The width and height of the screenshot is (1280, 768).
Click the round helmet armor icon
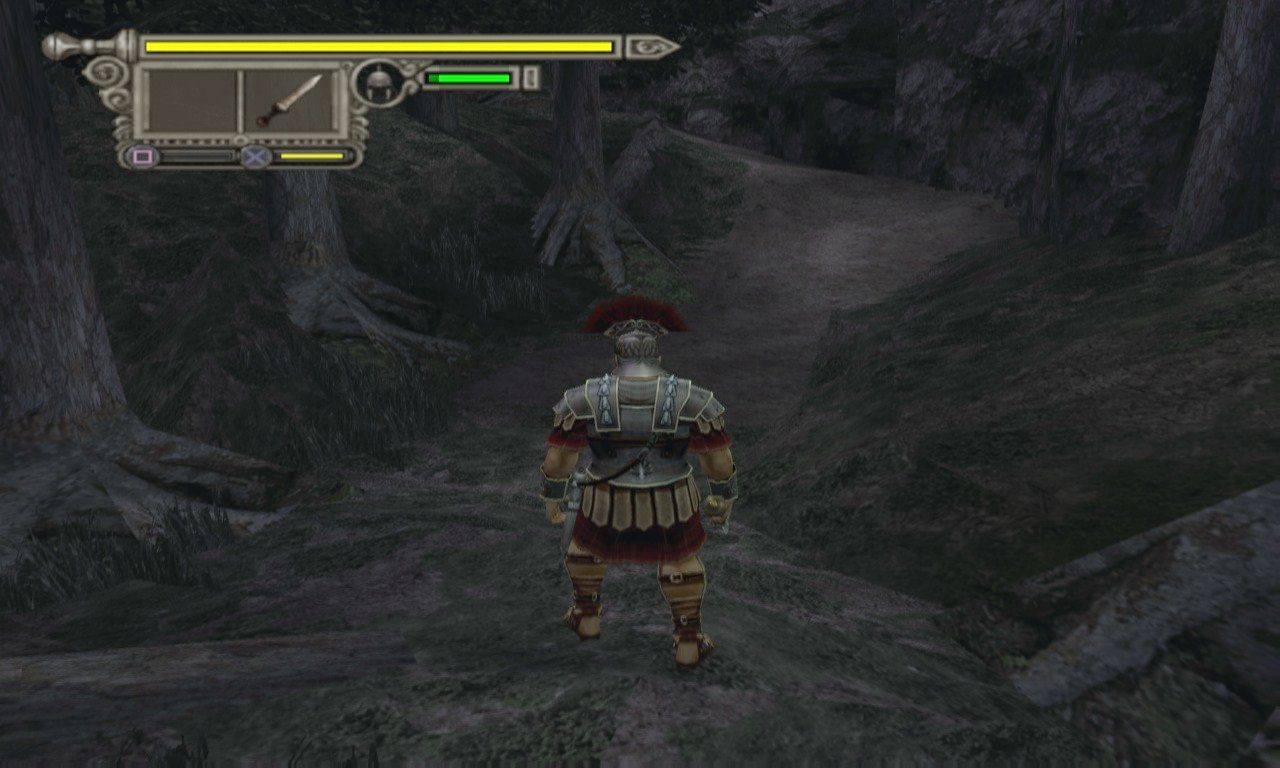click(378, 82)
